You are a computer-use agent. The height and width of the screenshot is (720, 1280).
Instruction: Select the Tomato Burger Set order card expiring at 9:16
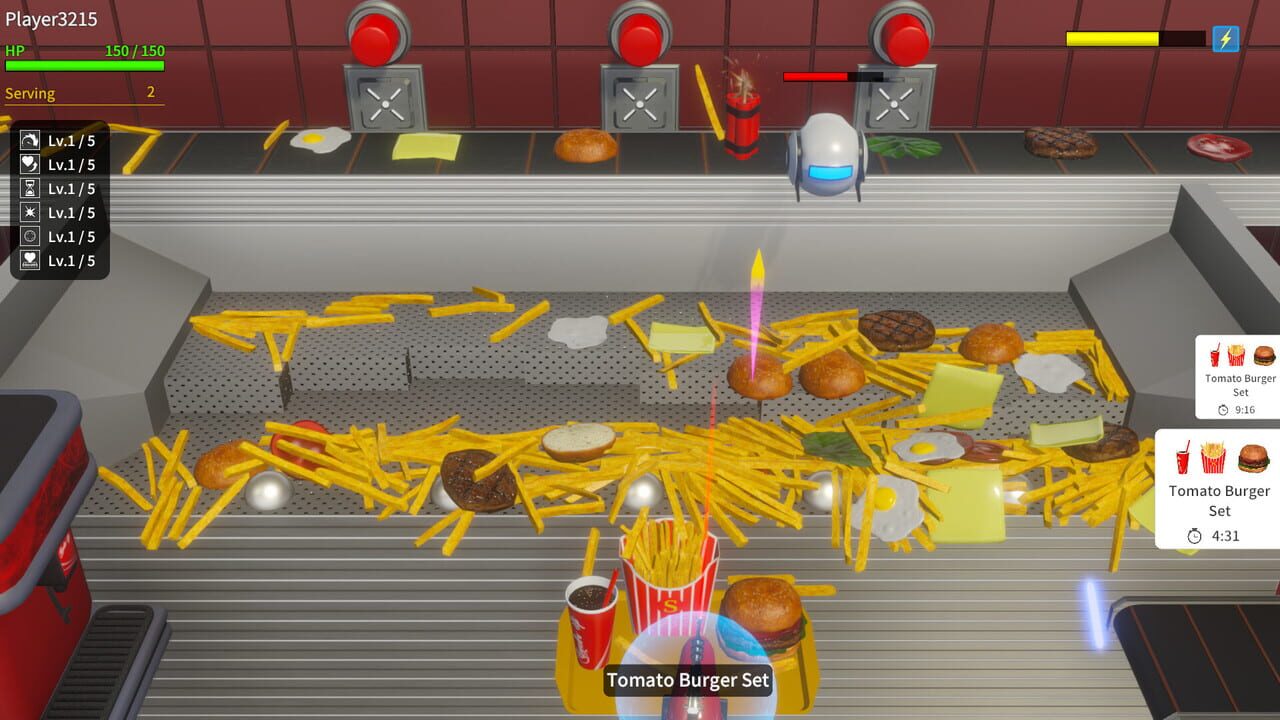point(1239,386)
